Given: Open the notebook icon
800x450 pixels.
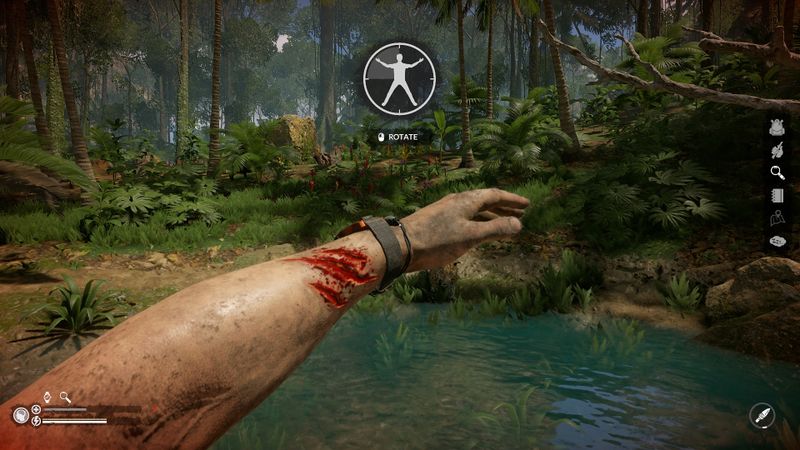Looking at the screenshot, I should pos(777,195).
